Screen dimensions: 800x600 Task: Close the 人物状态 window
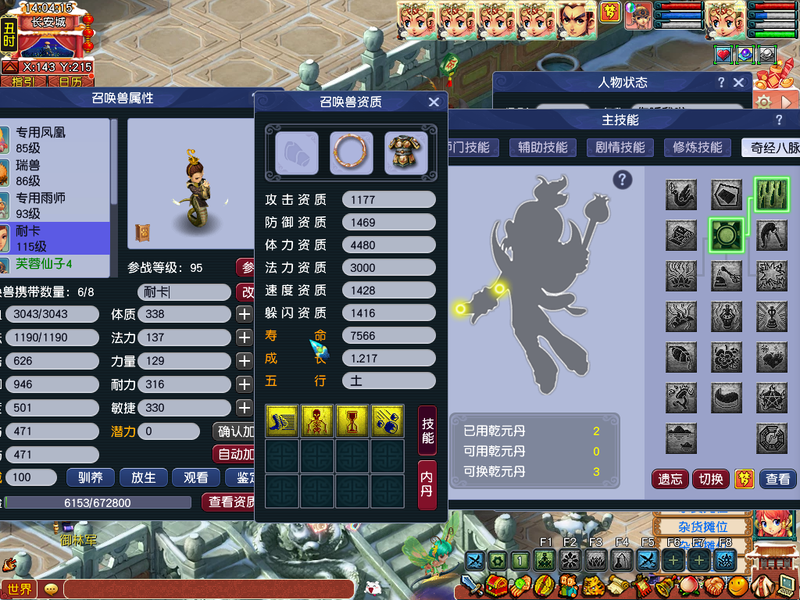(x=740, y=83)
